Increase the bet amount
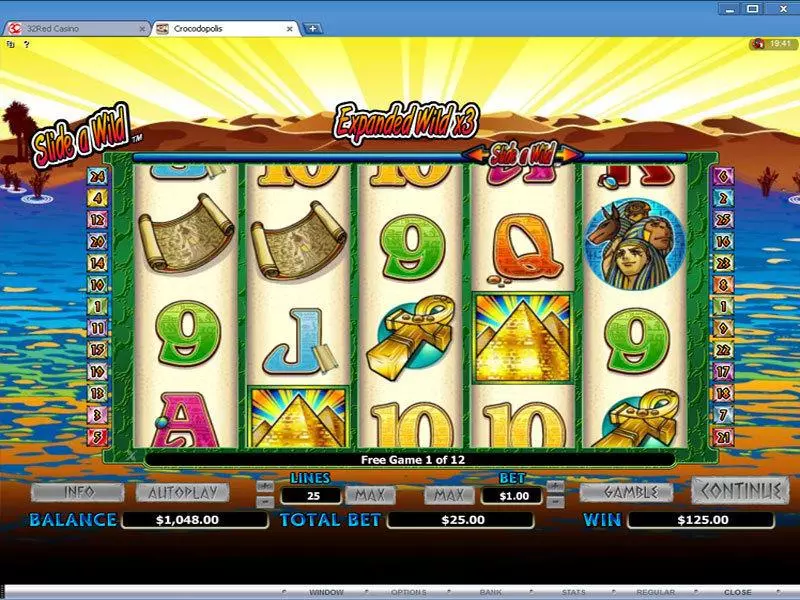Viewport: 800px width, 600px height. click(557, 486)
